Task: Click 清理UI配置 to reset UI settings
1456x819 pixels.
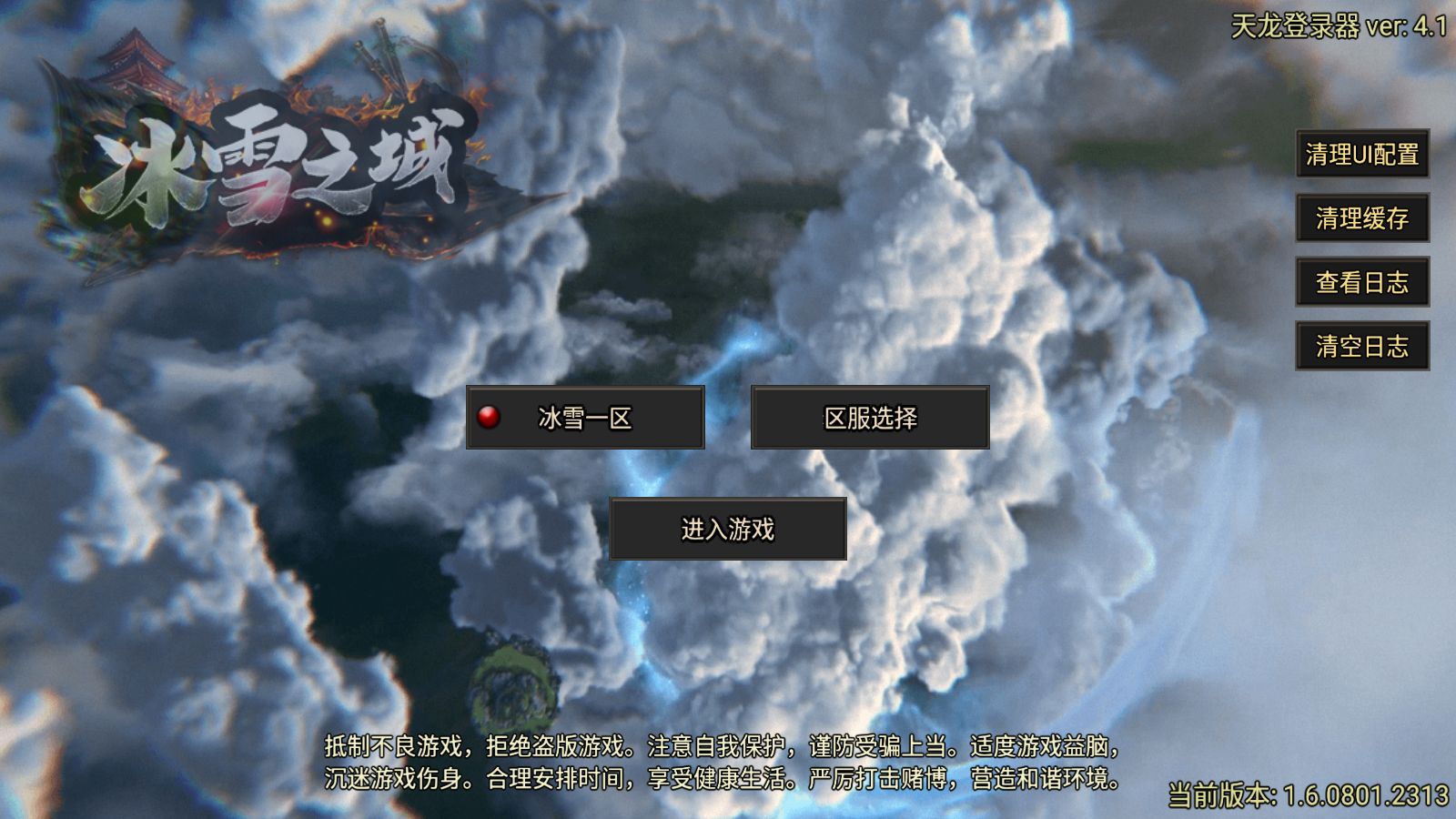Action: click(x=1362, y=157)
